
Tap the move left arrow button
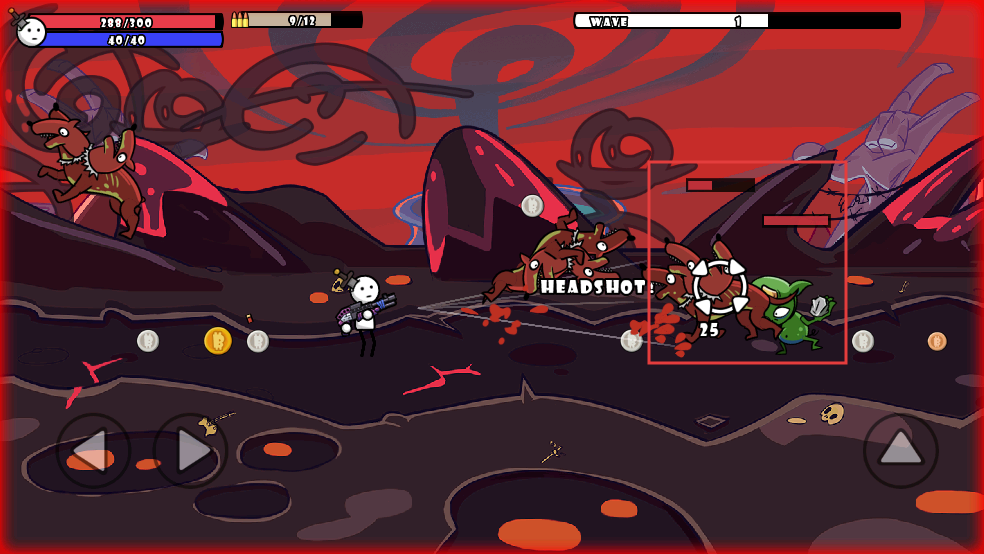pos(93,451)
